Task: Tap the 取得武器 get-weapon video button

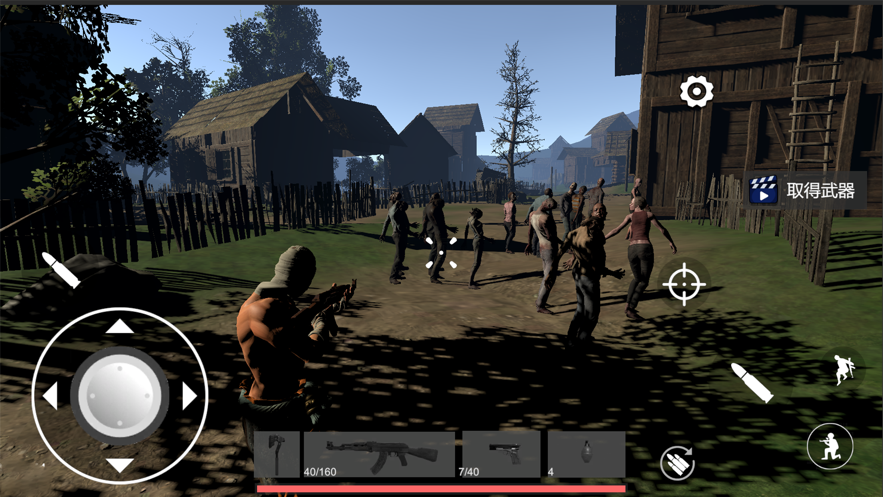Action: [805, 191]
